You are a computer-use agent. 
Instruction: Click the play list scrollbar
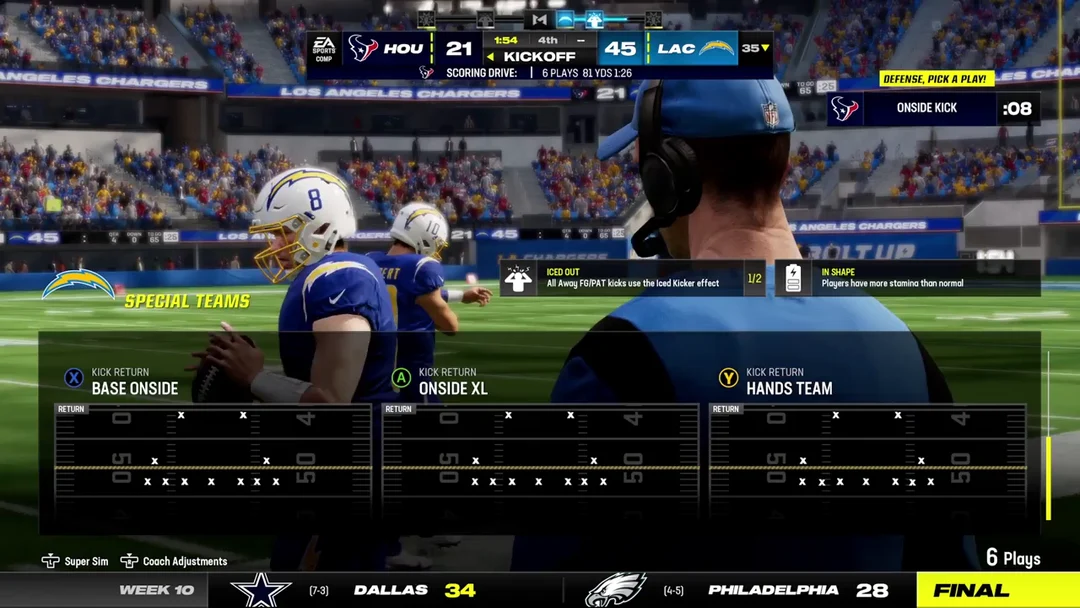point(1048,478)
